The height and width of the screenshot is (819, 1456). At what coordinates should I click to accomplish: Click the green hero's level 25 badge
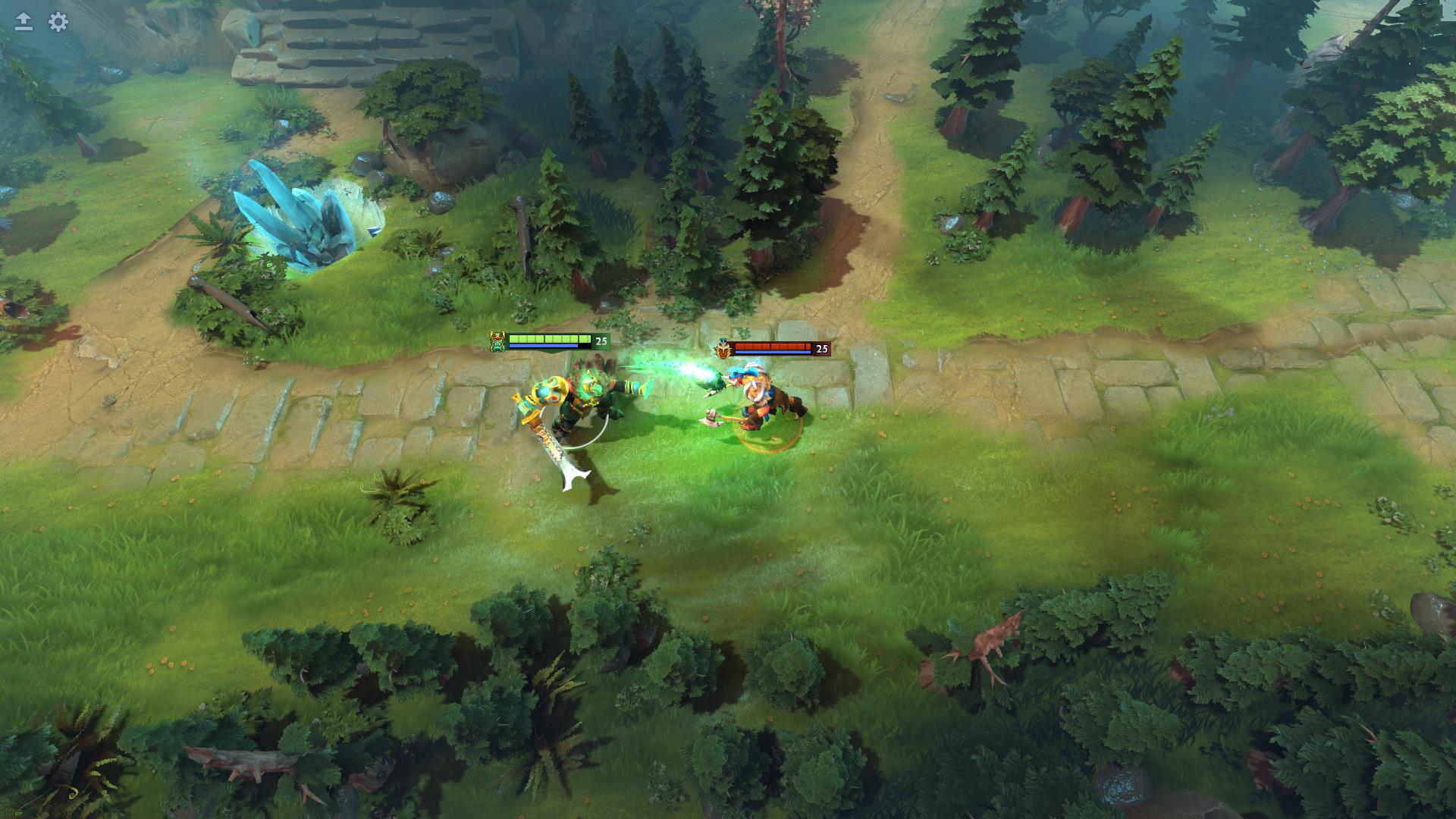[x=601, y=341]
